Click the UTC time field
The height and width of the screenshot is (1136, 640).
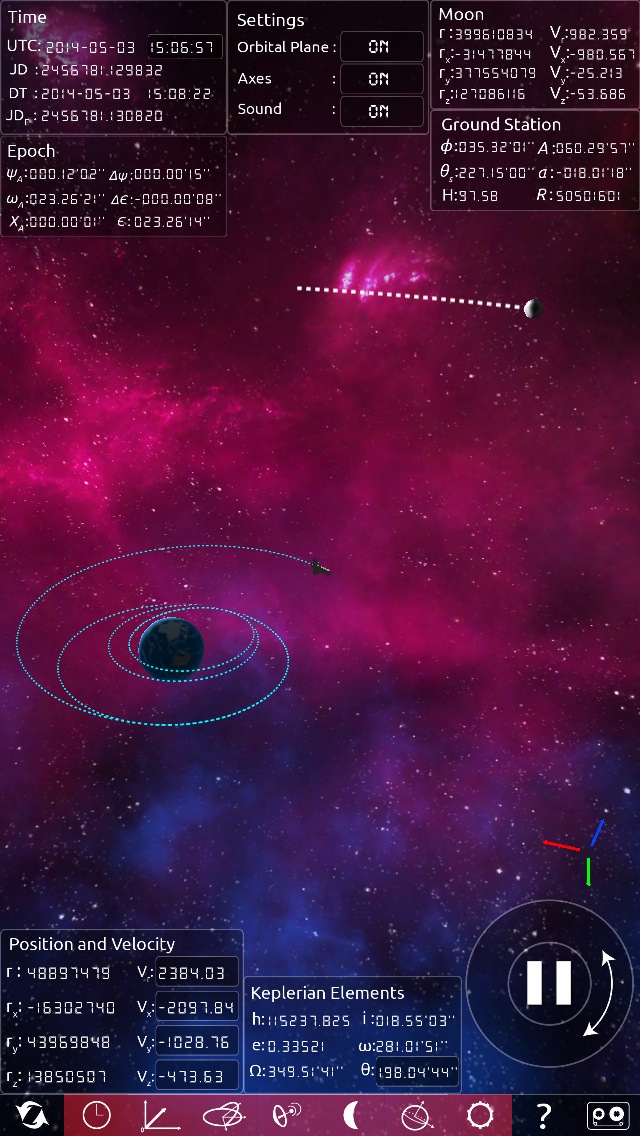point(186,47)
